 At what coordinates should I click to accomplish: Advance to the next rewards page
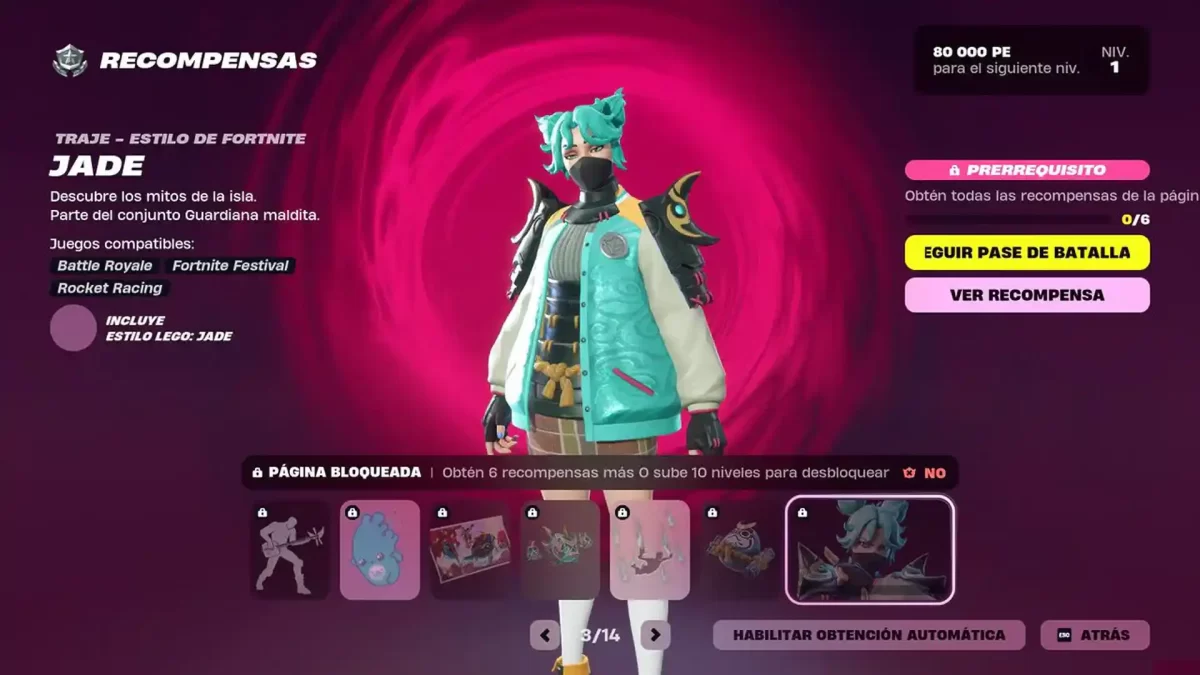(x=655, y=635)
